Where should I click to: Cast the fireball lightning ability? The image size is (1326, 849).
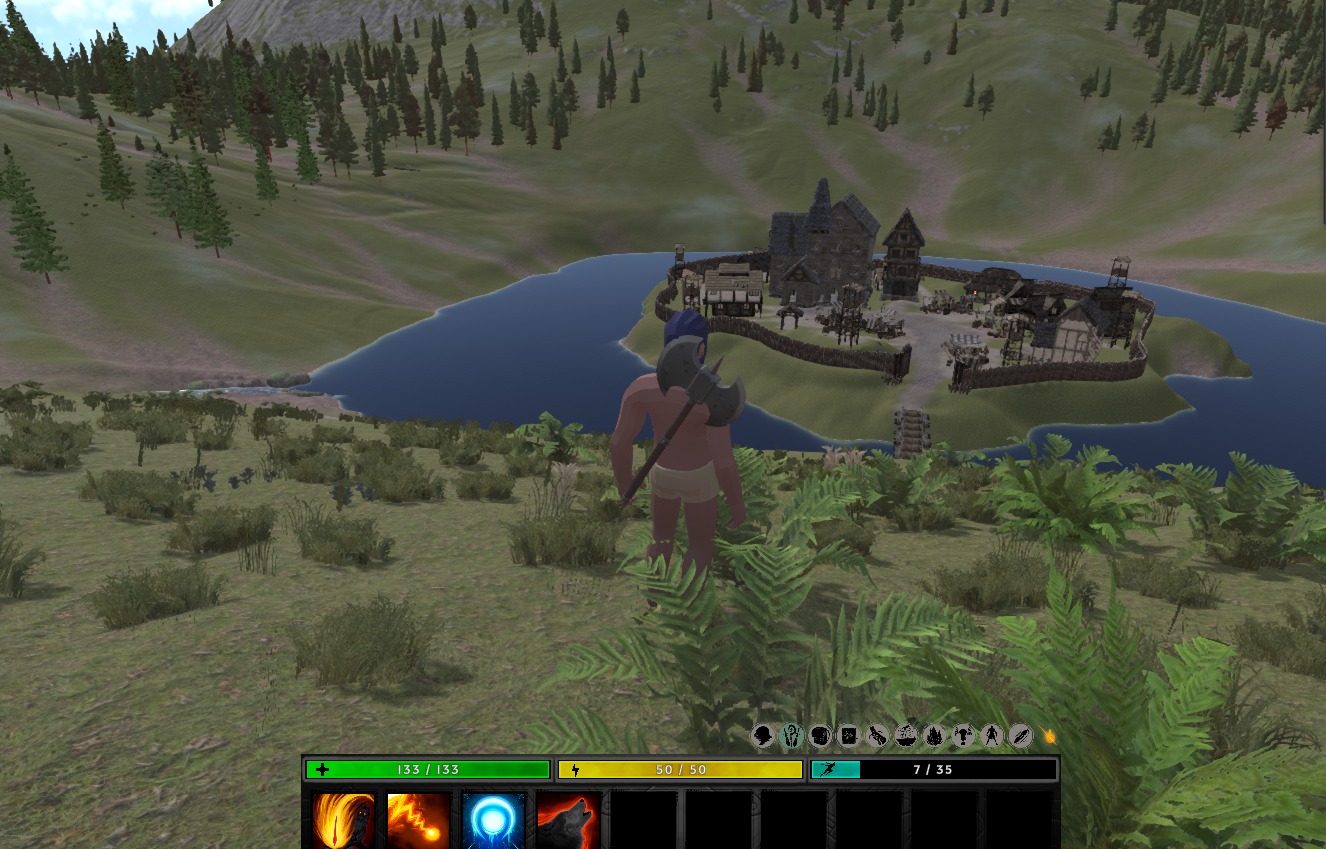tap(418, 820)
